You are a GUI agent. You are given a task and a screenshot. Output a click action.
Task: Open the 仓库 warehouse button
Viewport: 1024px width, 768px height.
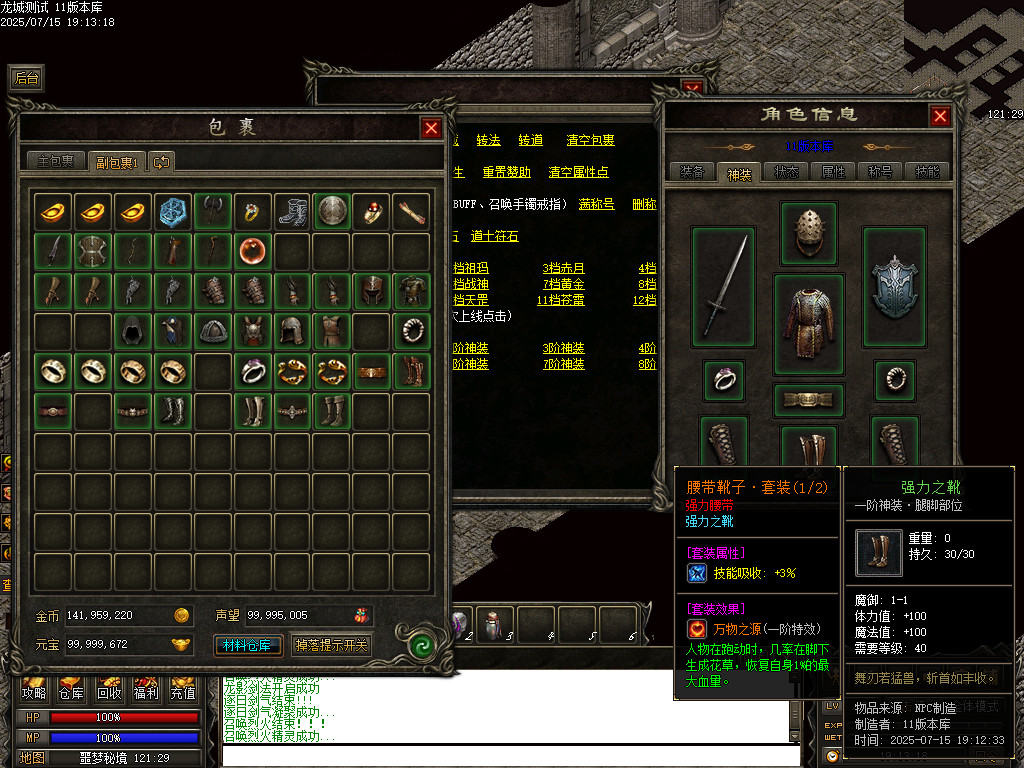point(70,691)
